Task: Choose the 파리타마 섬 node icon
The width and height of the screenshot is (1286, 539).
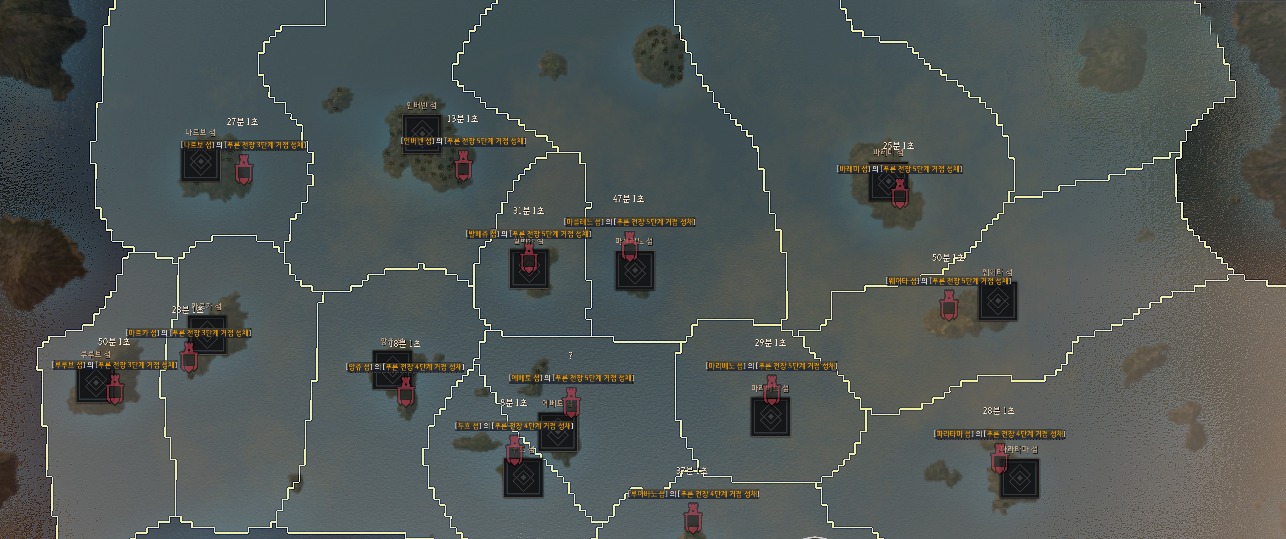Action: tap(1019, 478)
